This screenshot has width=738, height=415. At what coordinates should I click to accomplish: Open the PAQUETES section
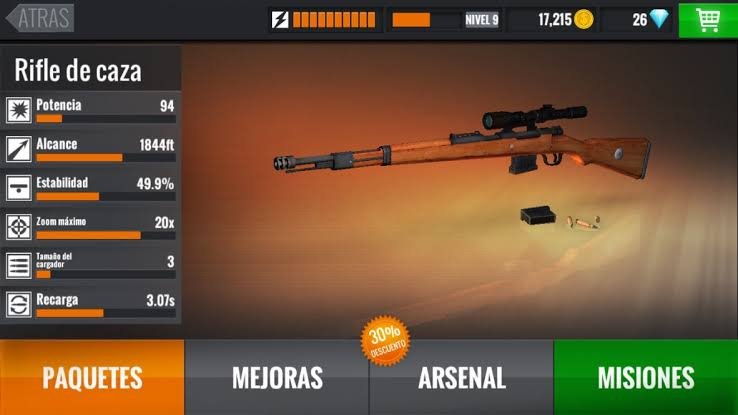point(92,377)
